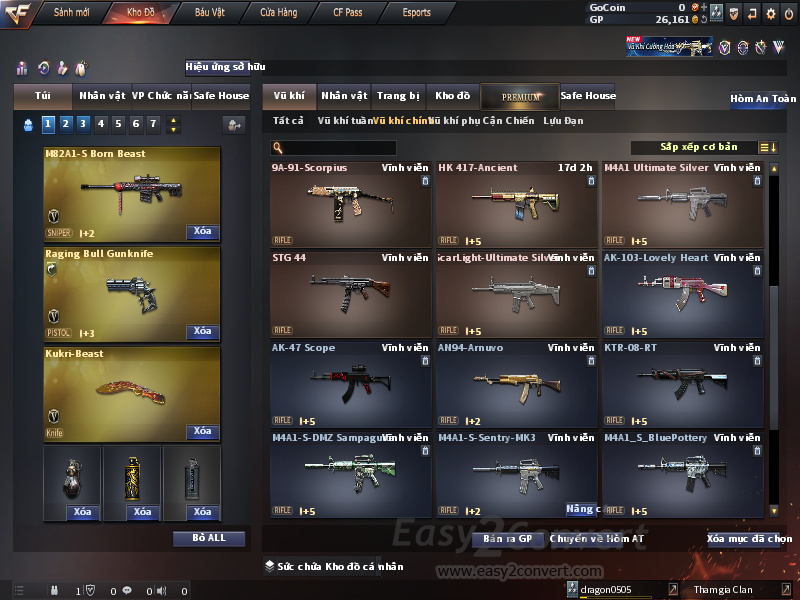Click the Bỏ ALL button
The height and width of the screenshot is (600, 800).
(x=208, y=538)
